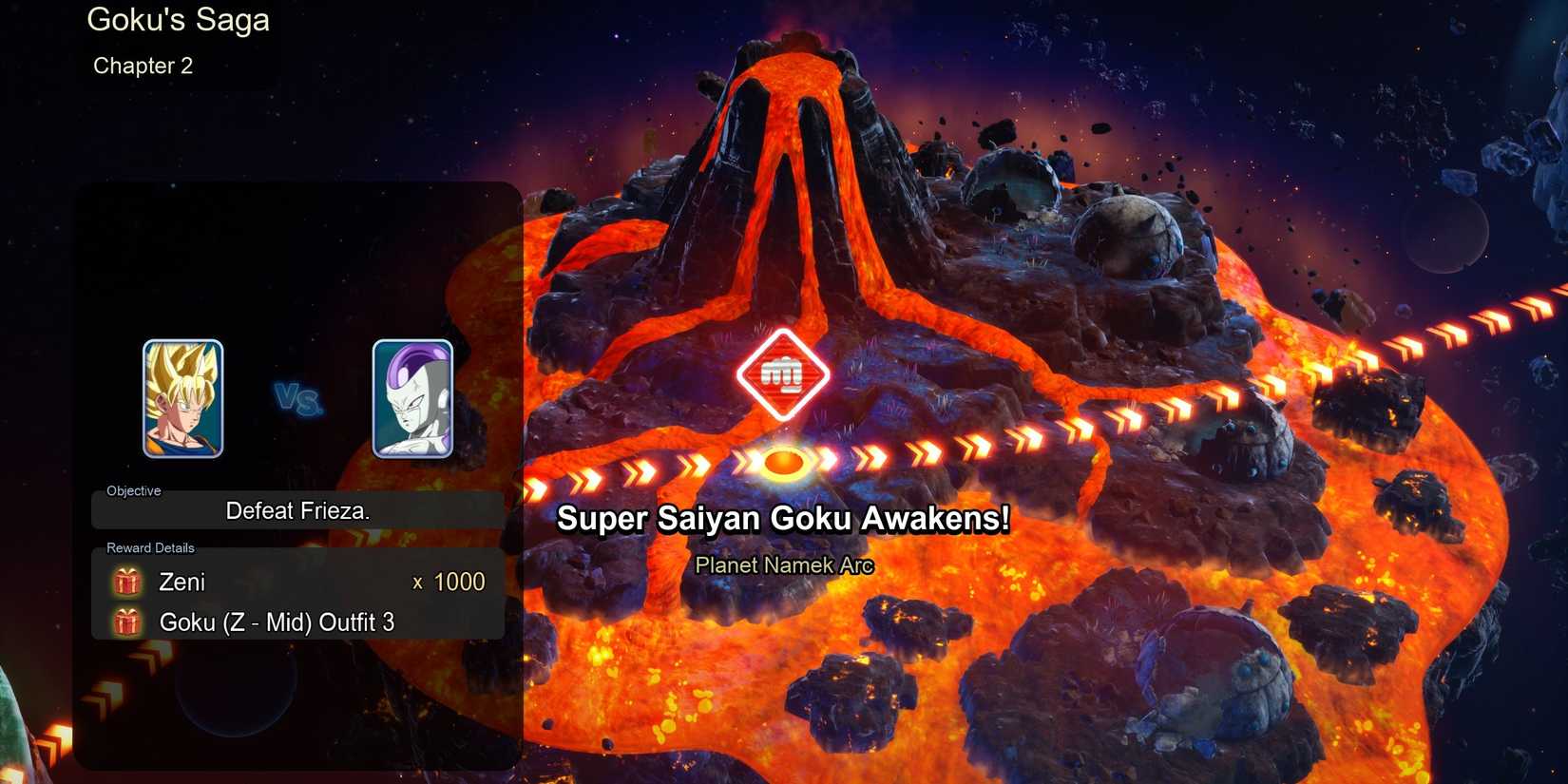Screen dimensions: 1568x784
Task: Click the Defeat Frieza objective text
Action: point(298,510)
